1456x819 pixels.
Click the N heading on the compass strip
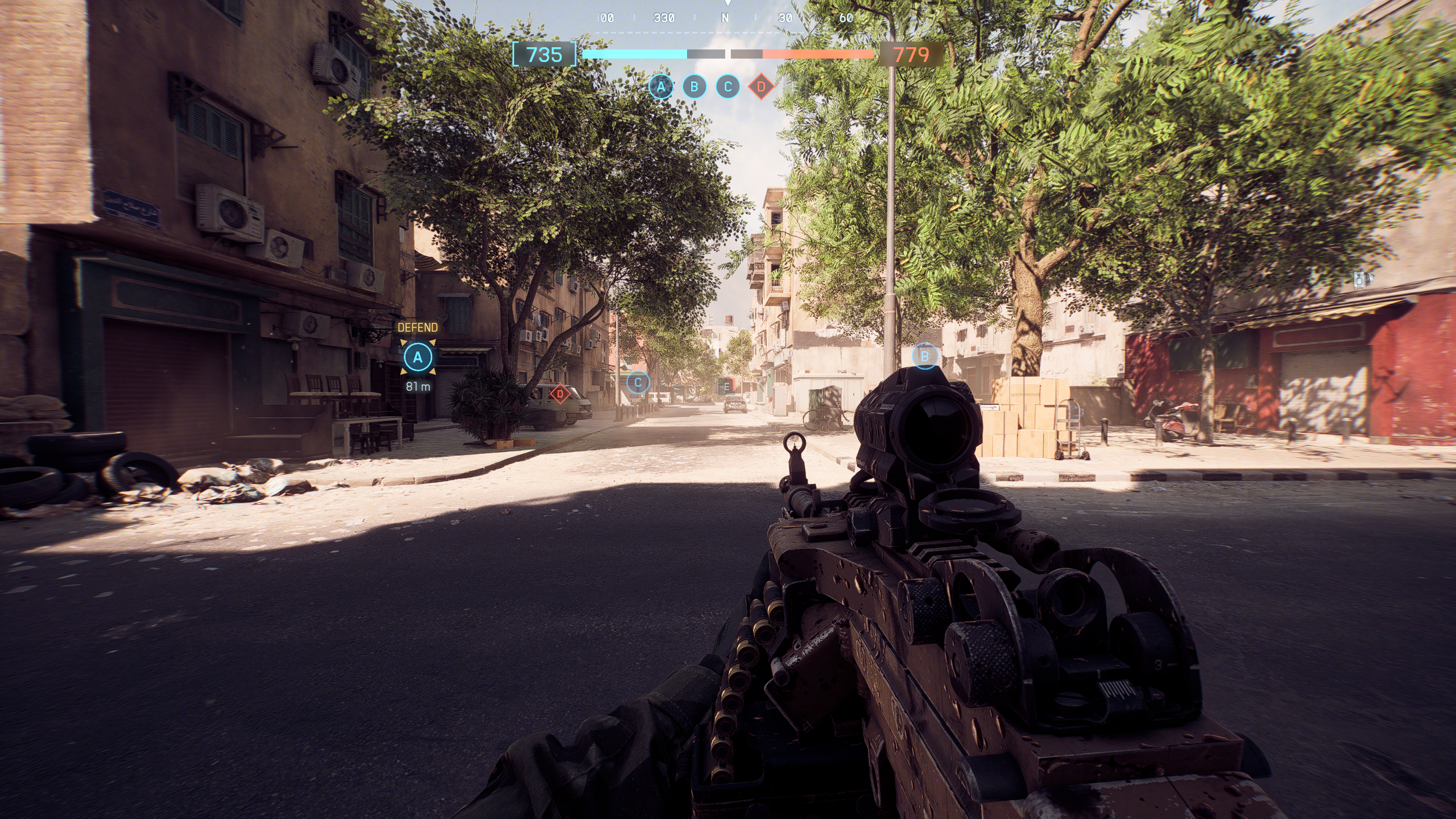click(725, 18)
